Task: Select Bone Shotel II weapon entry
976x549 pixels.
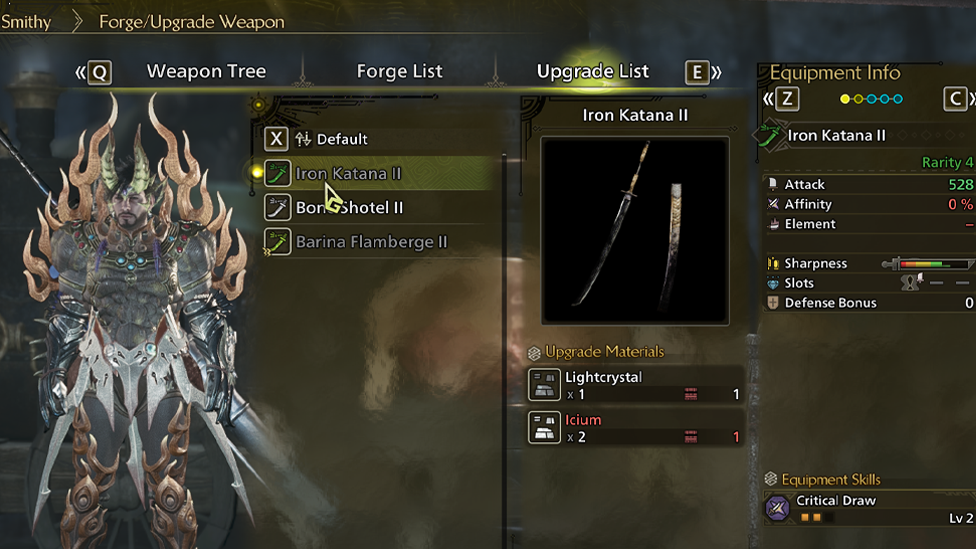Action: 349,208
